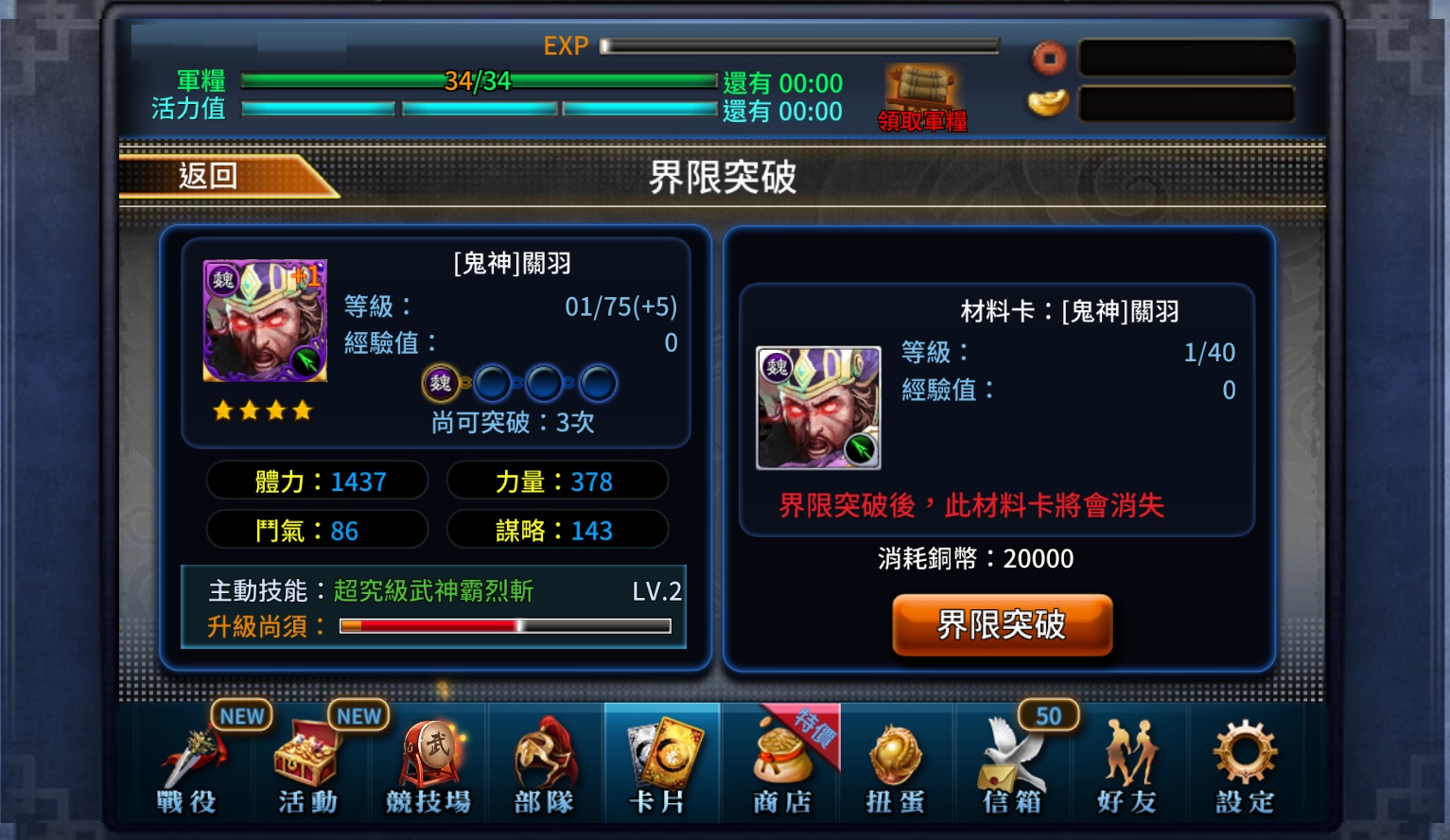The width and height of the screenshot is (1450, 840).
Task: Open the 謀略 stat panel
Action: tap(558, 529)
